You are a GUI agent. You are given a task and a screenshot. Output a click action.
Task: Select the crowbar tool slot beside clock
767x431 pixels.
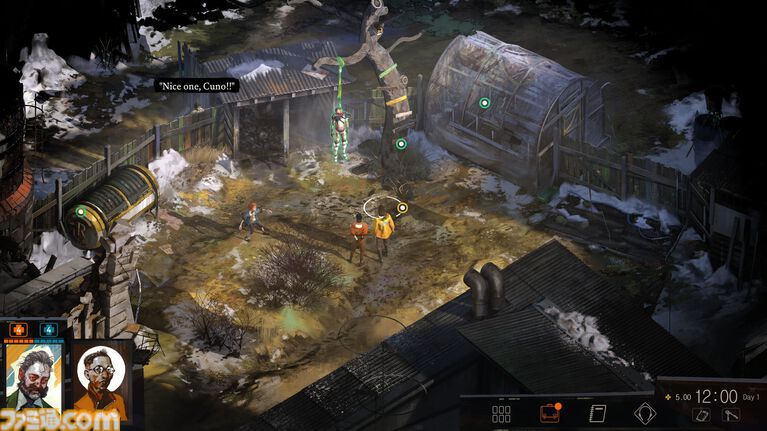point(732,414)
